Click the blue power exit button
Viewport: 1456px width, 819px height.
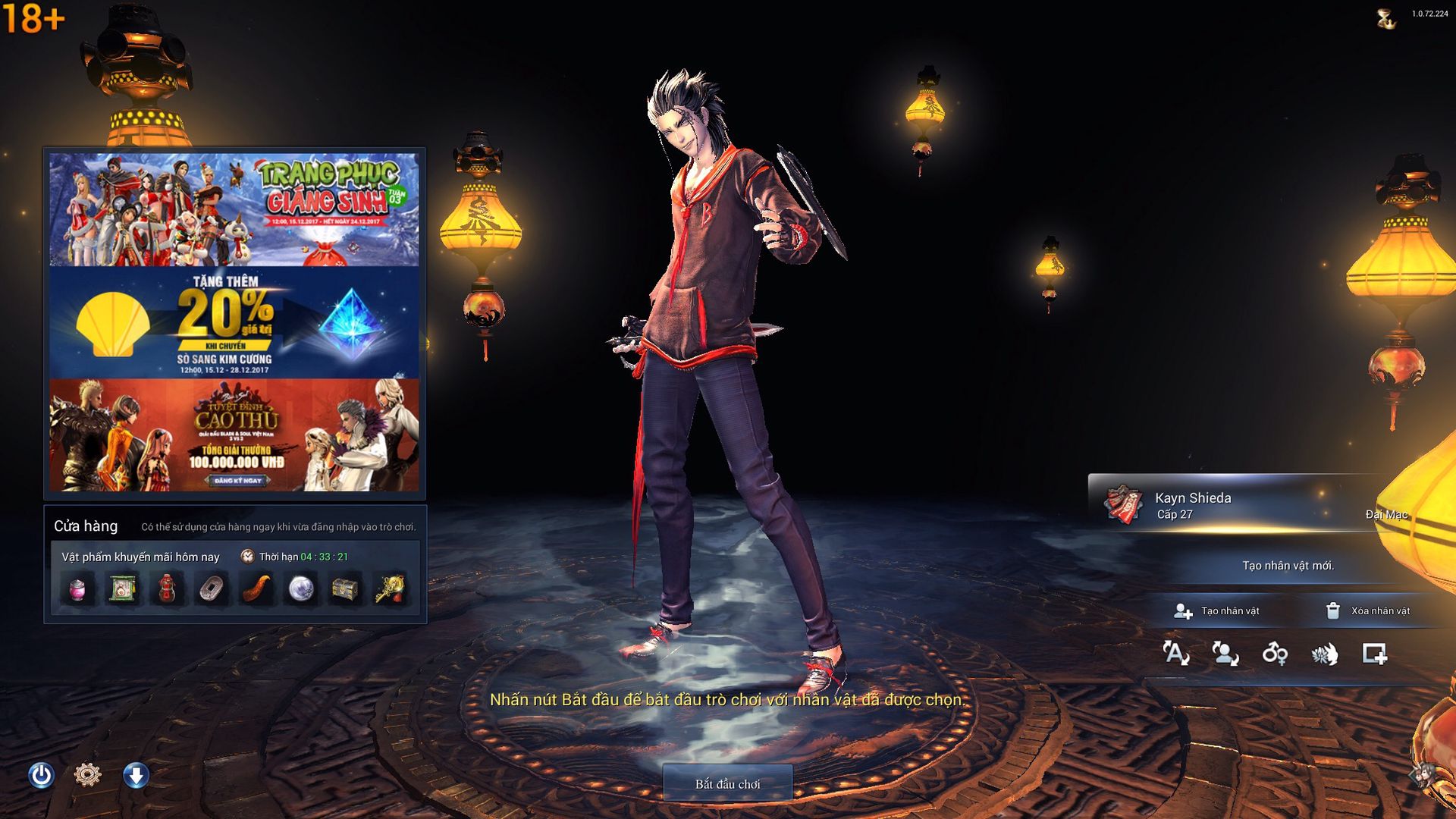41,775
